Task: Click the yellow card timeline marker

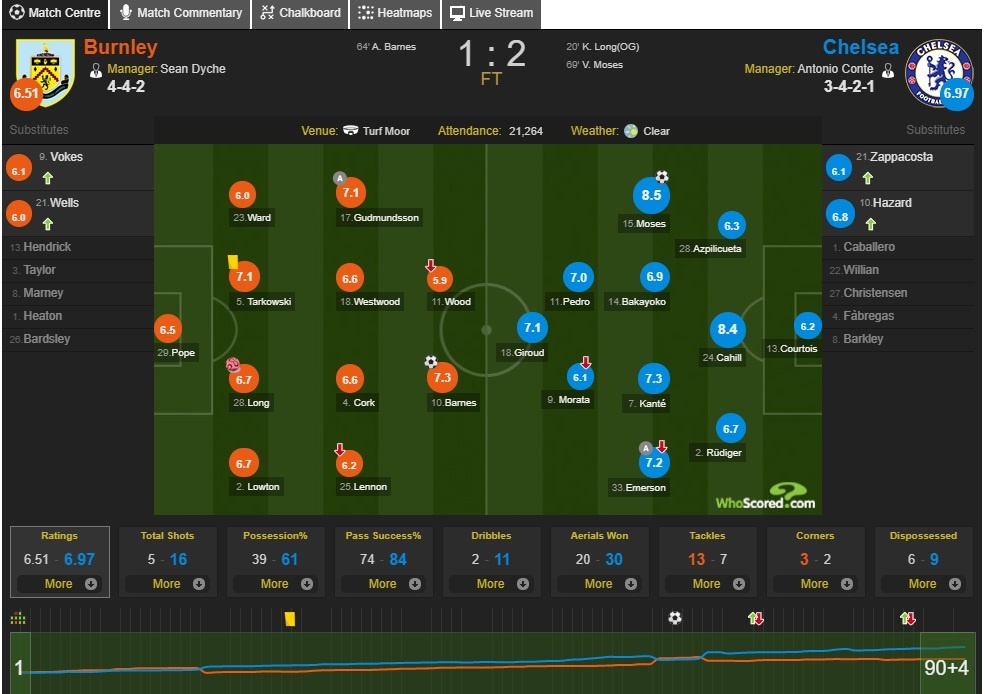Action: 289,619
